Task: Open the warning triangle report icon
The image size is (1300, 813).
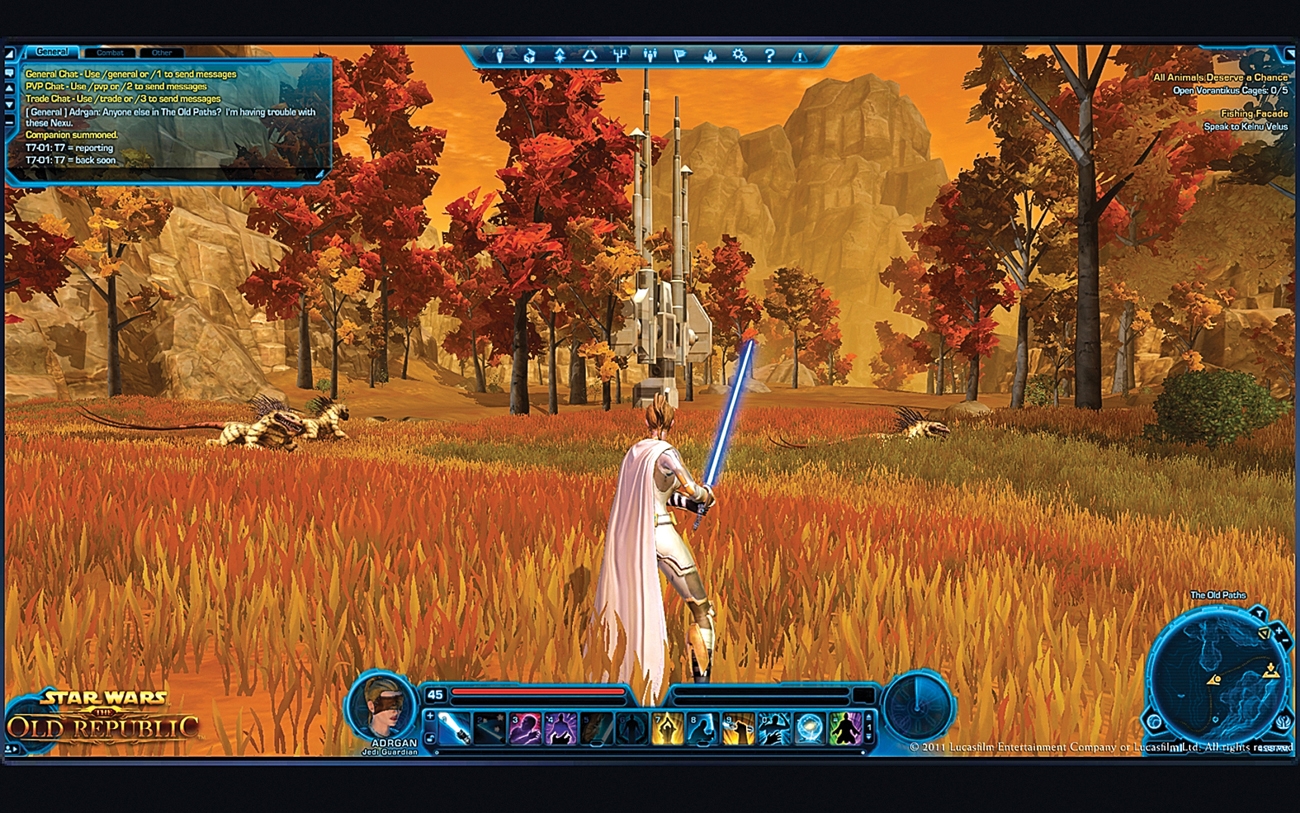Action: point(799,56)
